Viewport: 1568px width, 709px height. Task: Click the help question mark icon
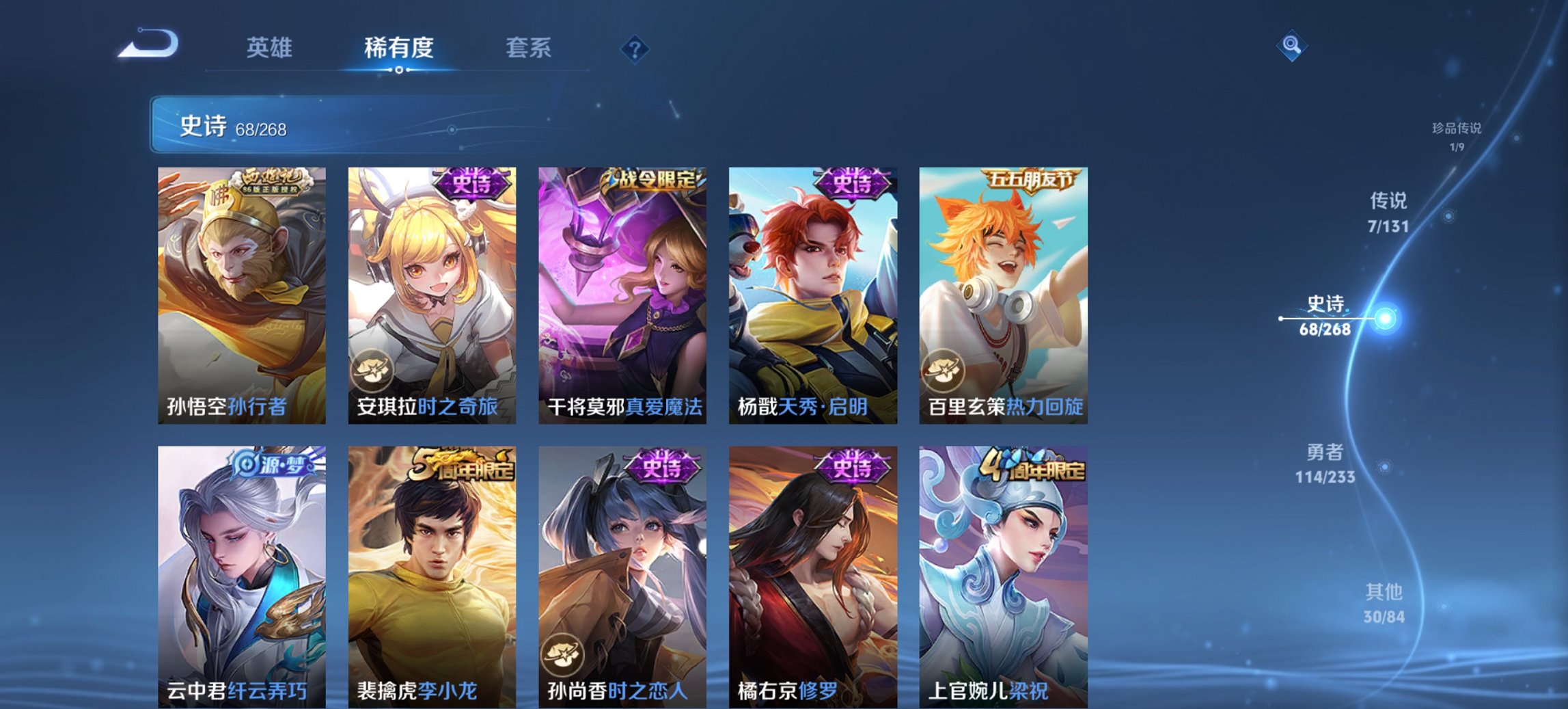635,48
